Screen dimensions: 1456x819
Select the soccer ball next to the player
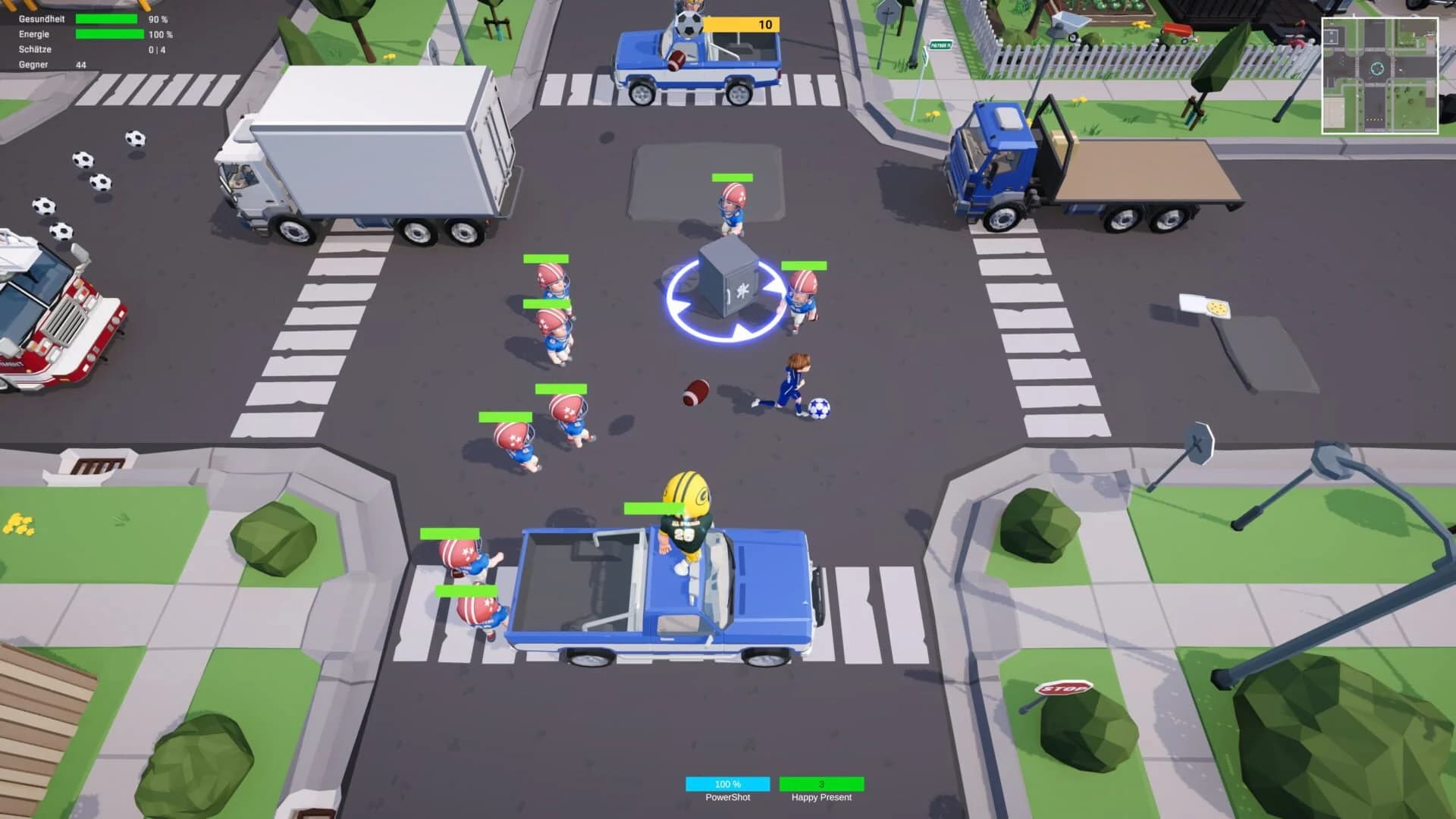point(818,407)
